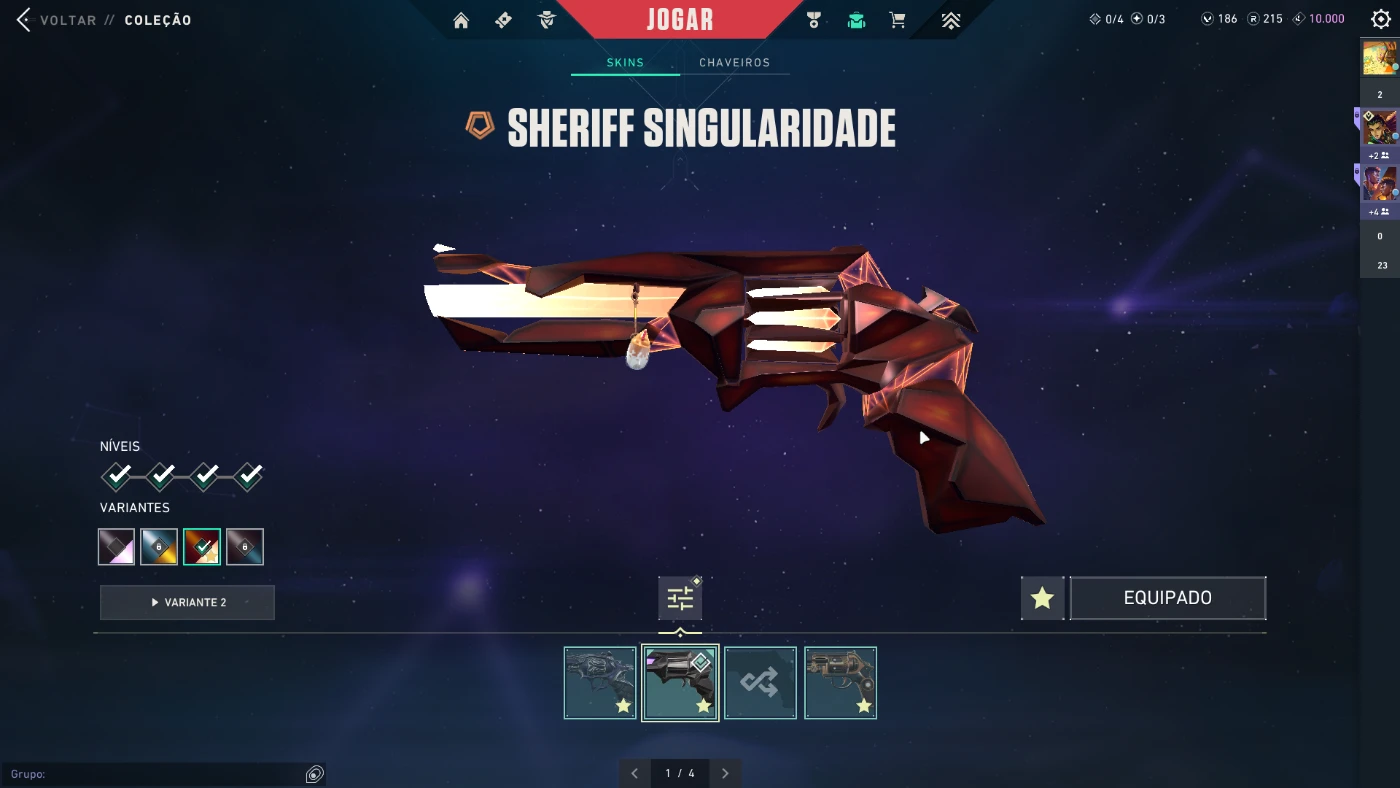Open the settings gear
The image size is (1400, 788).
coord(1381,20)
